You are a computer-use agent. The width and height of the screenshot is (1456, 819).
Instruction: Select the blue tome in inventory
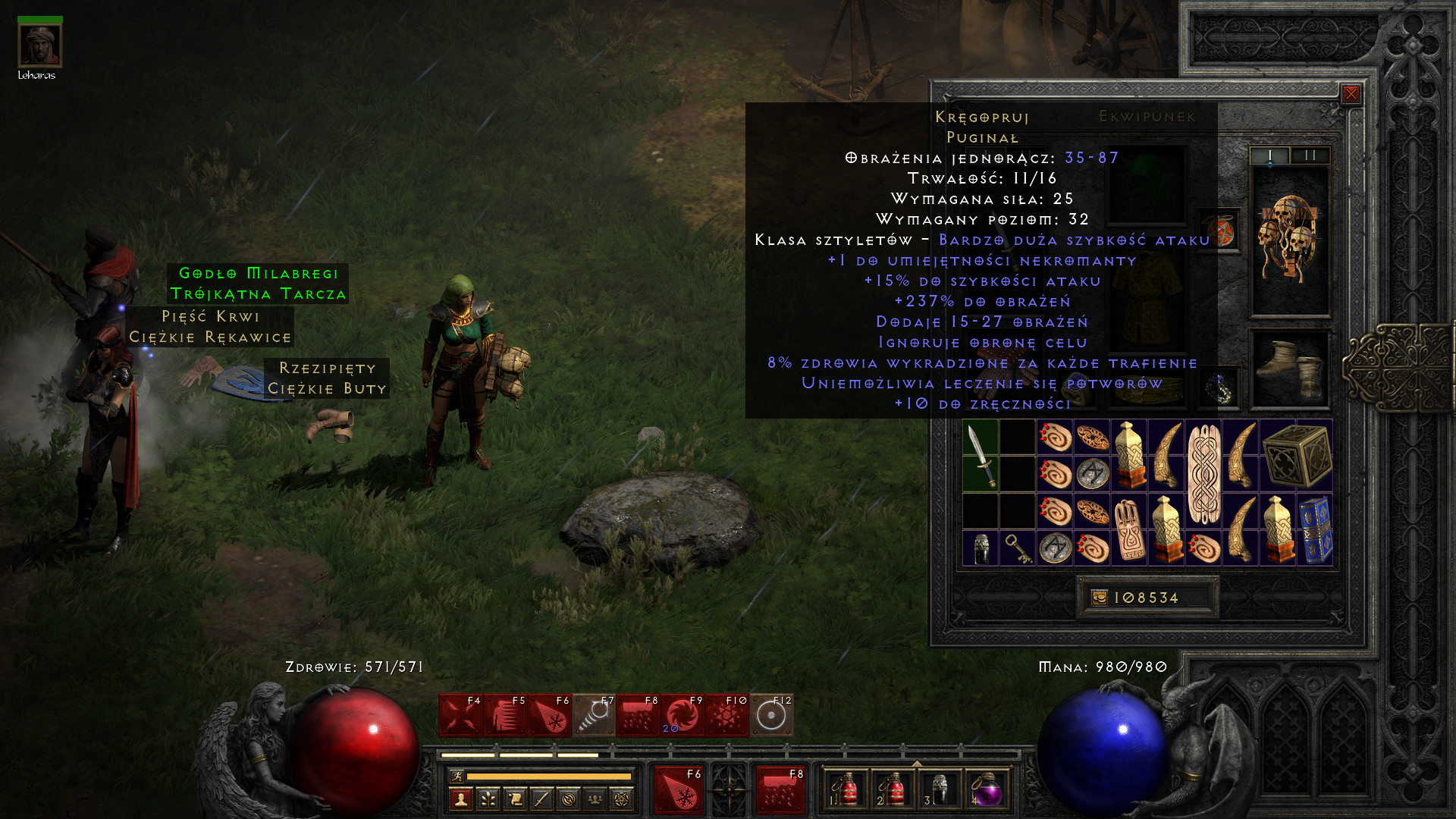pos(1315,530)
